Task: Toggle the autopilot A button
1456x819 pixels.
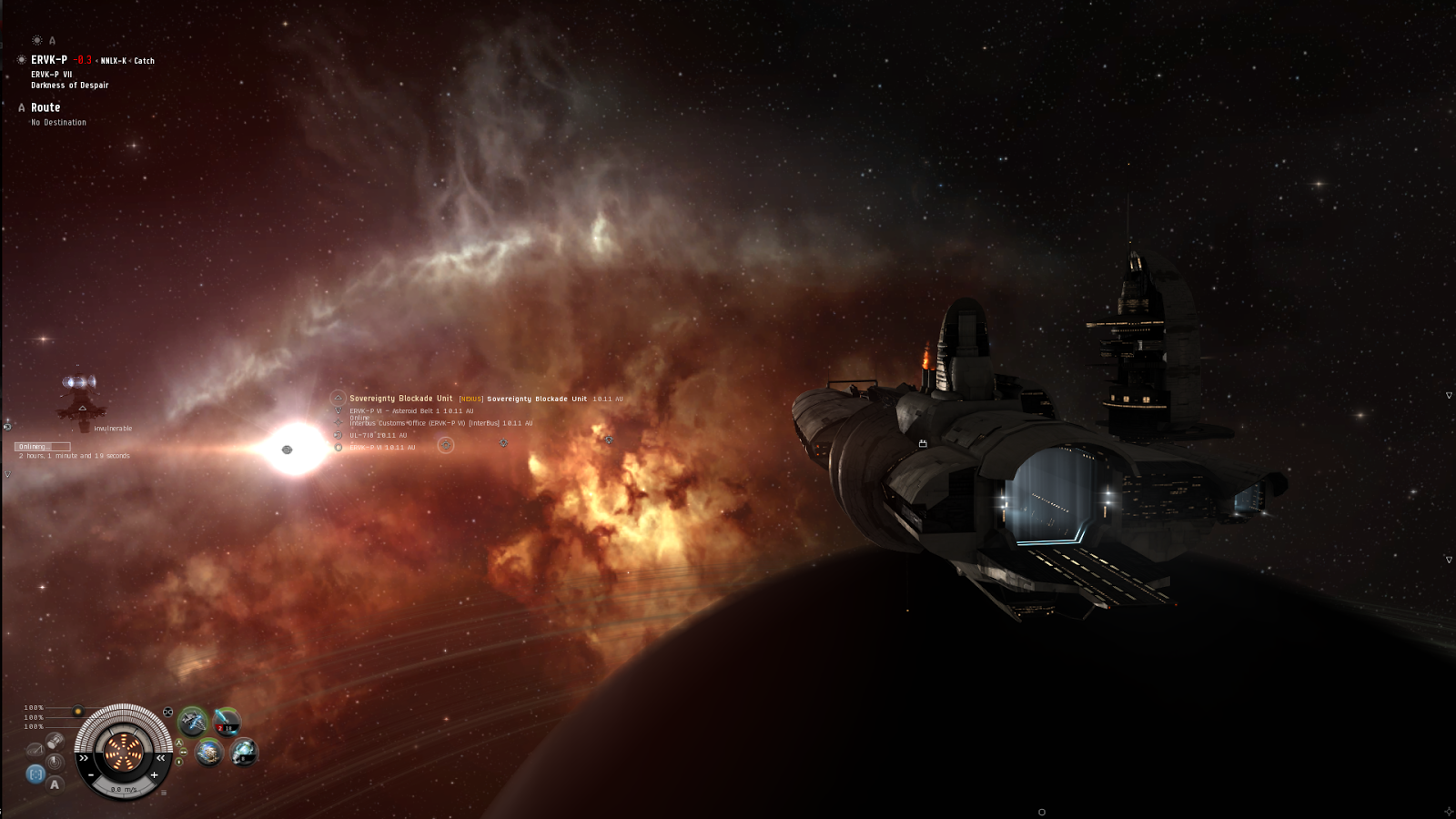Action: pos(55,784)
